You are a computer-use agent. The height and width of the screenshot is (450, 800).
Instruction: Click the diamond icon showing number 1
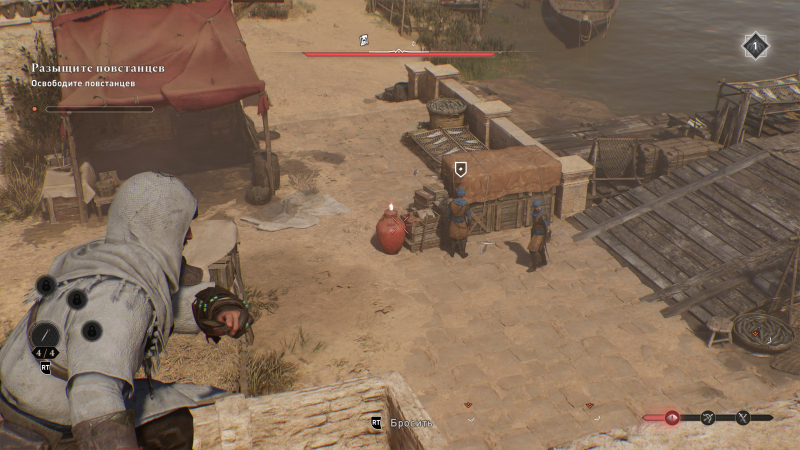coord(755,45)
